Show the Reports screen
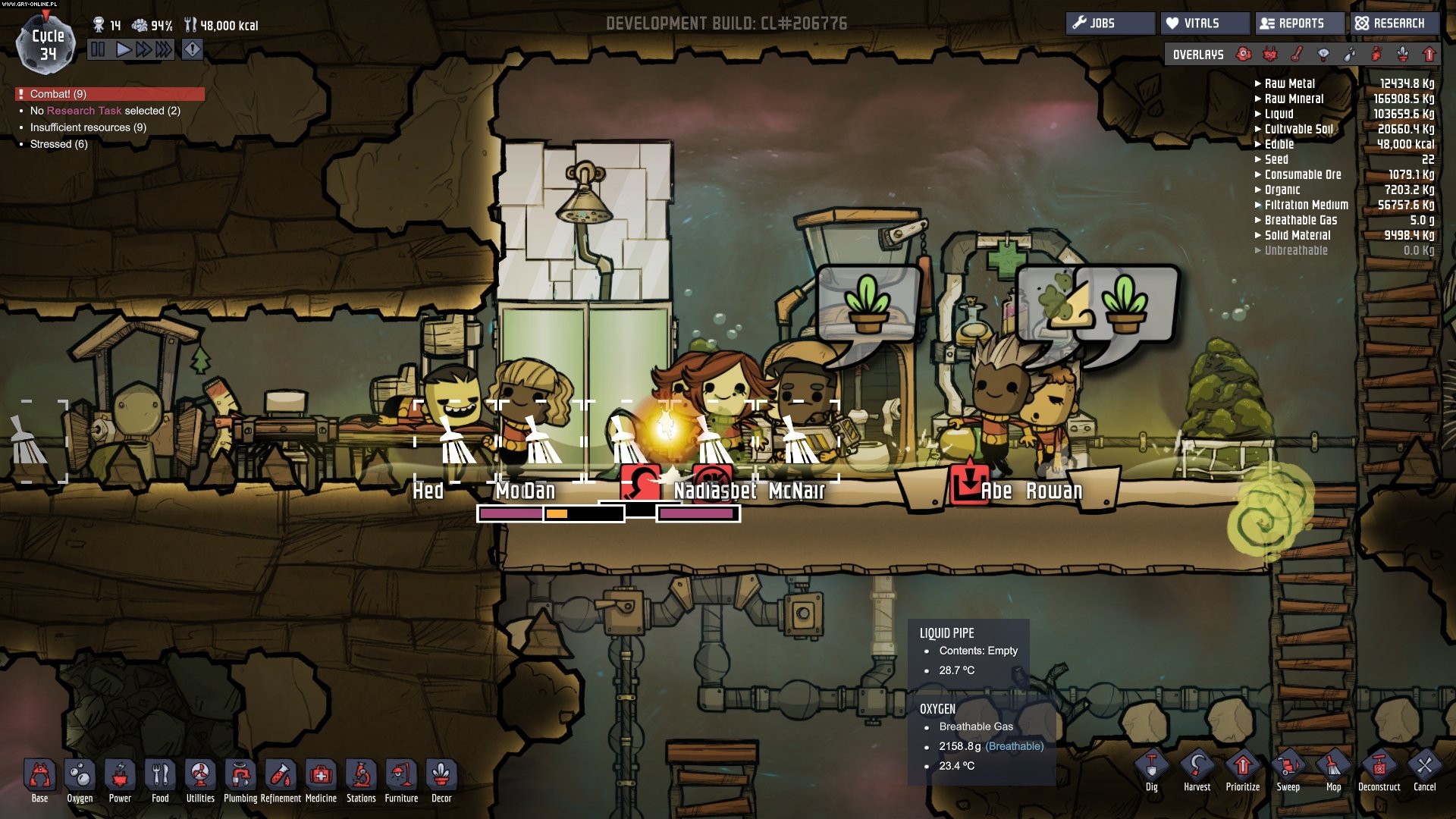The image size is (1456, 819). click(1300, 24)
